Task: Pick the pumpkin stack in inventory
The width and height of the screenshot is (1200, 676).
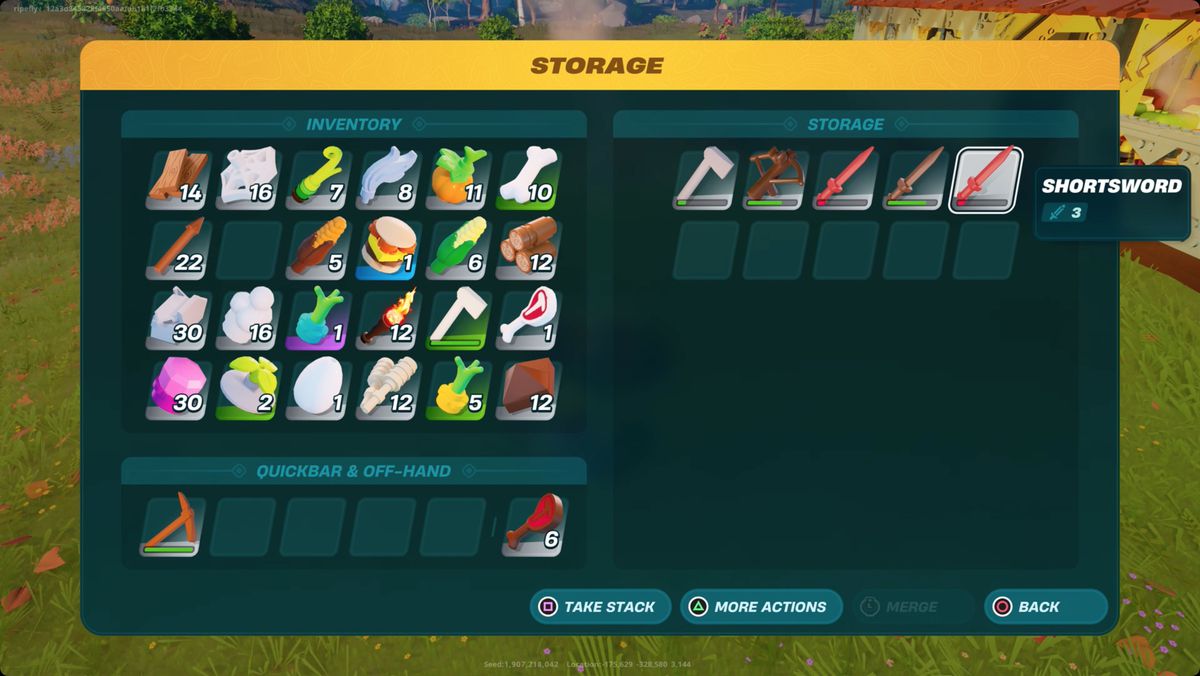Action: tap(458, 179)
